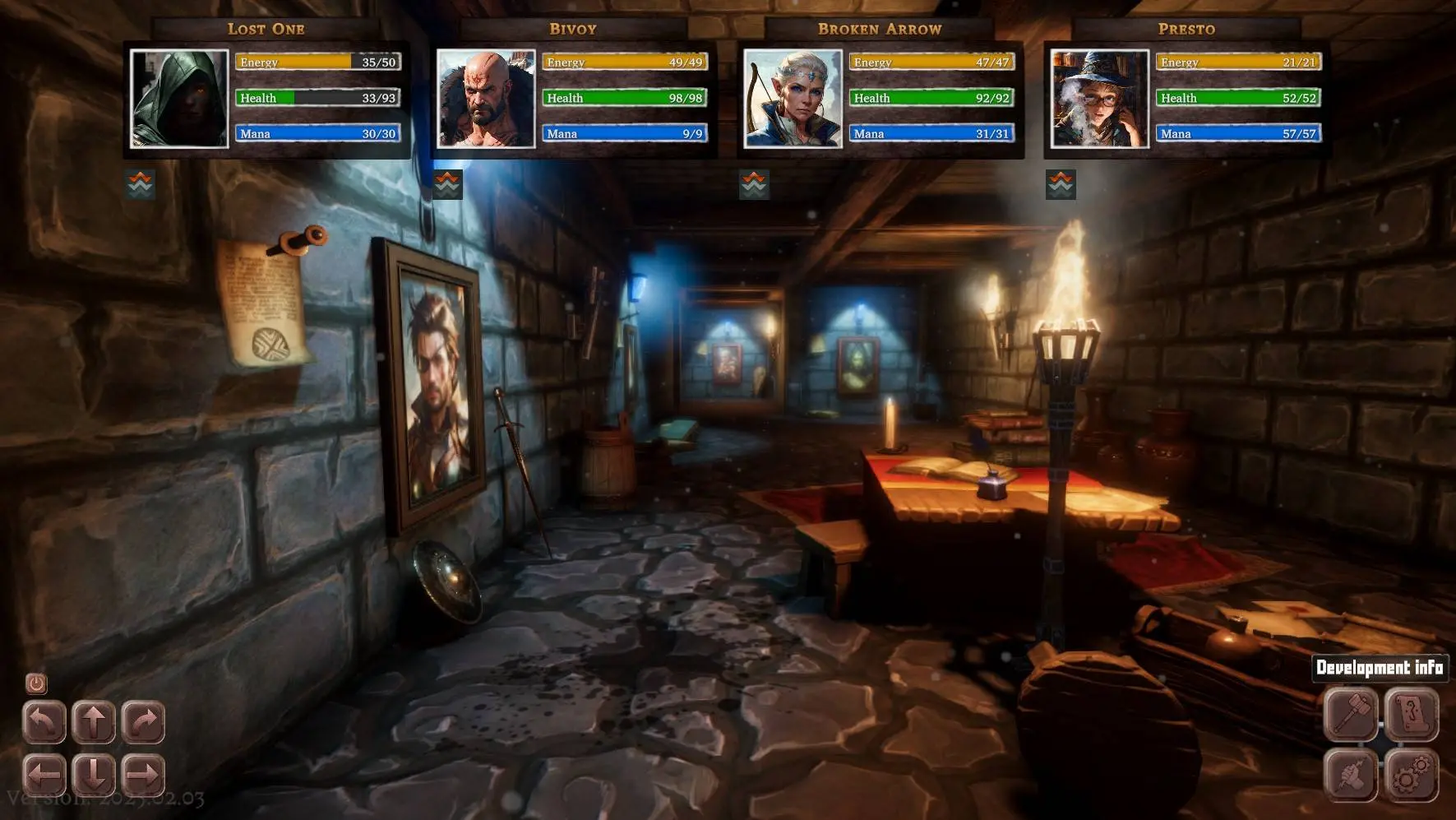Click the status effect icon below Bivoy's portrait
Viewport: 1456px width, 820px height.
(x=447, y=183)
